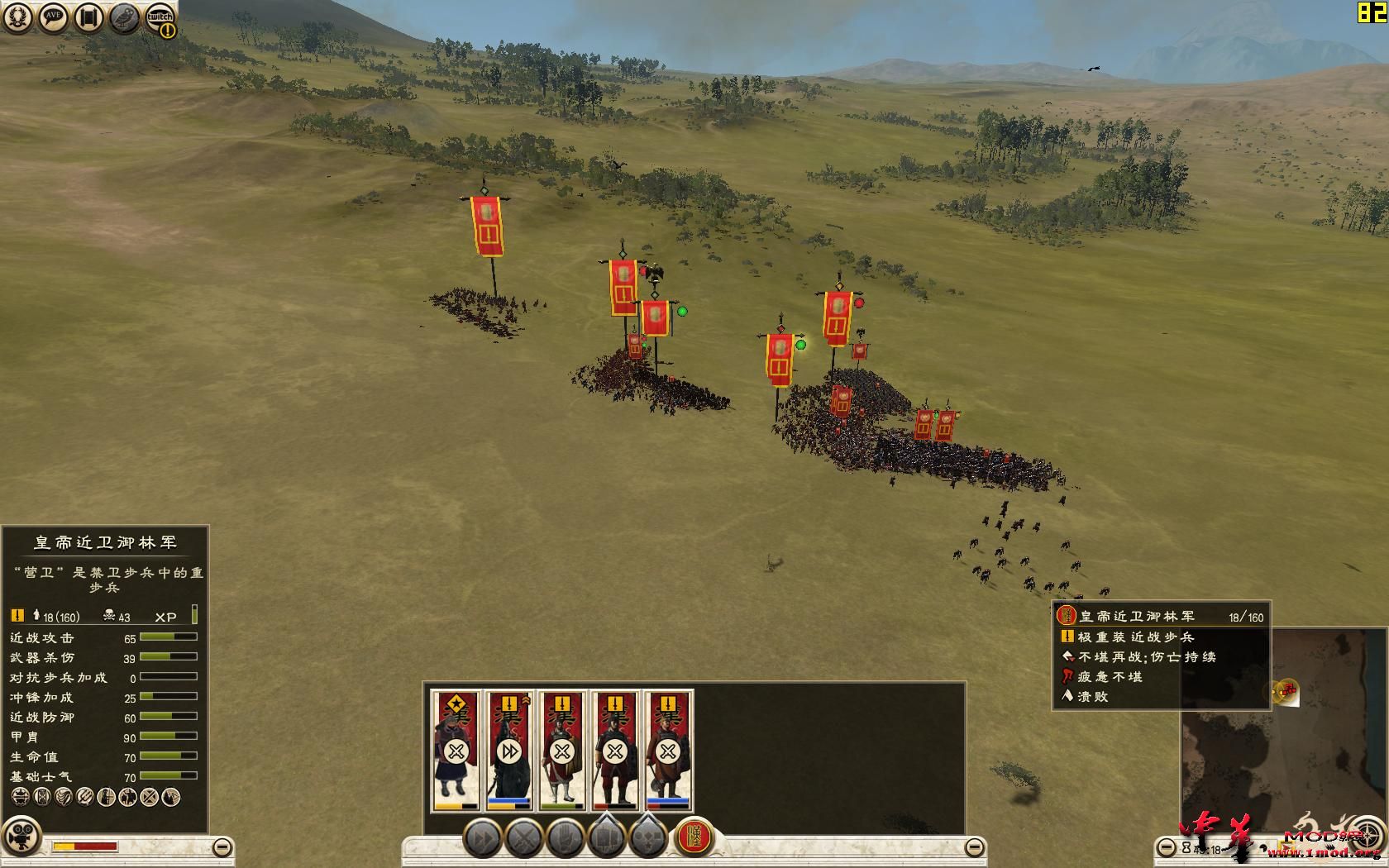Open the group shapes button
The height and width of the screenshot is (868, 1389).
[650, 839]
